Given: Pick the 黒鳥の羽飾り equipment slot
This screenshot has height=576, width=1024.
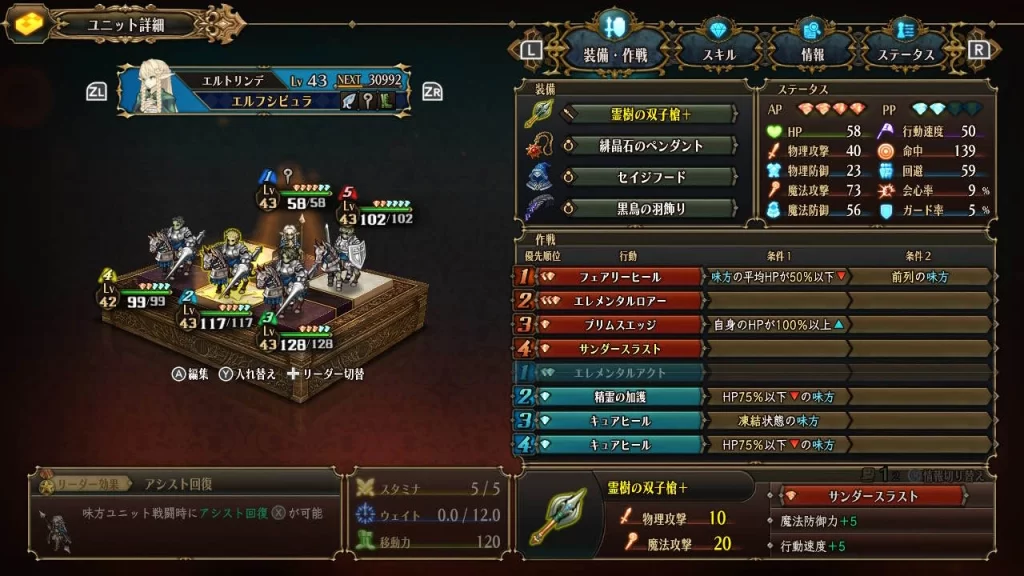Looking at the screenshot, I should (x=652, y=209).
